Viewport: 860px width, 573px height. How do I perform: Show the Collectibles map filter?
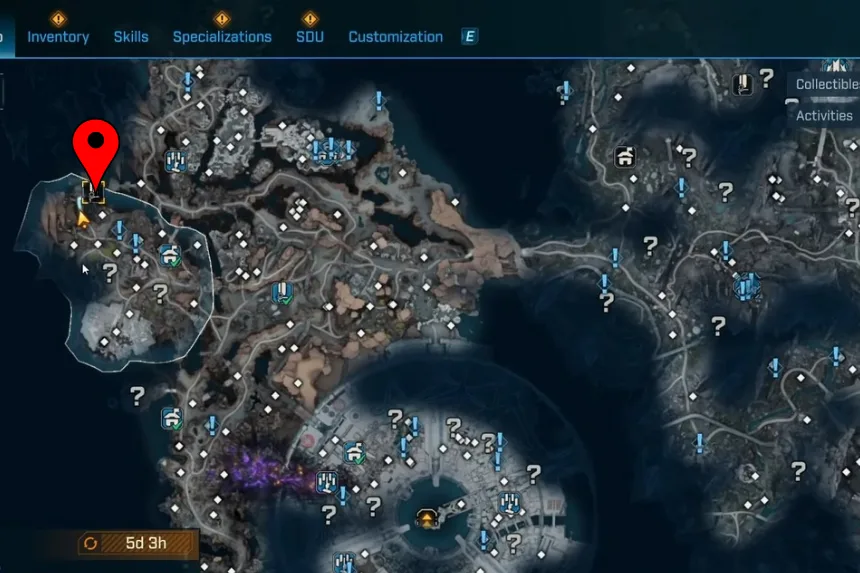pos(826,85)
